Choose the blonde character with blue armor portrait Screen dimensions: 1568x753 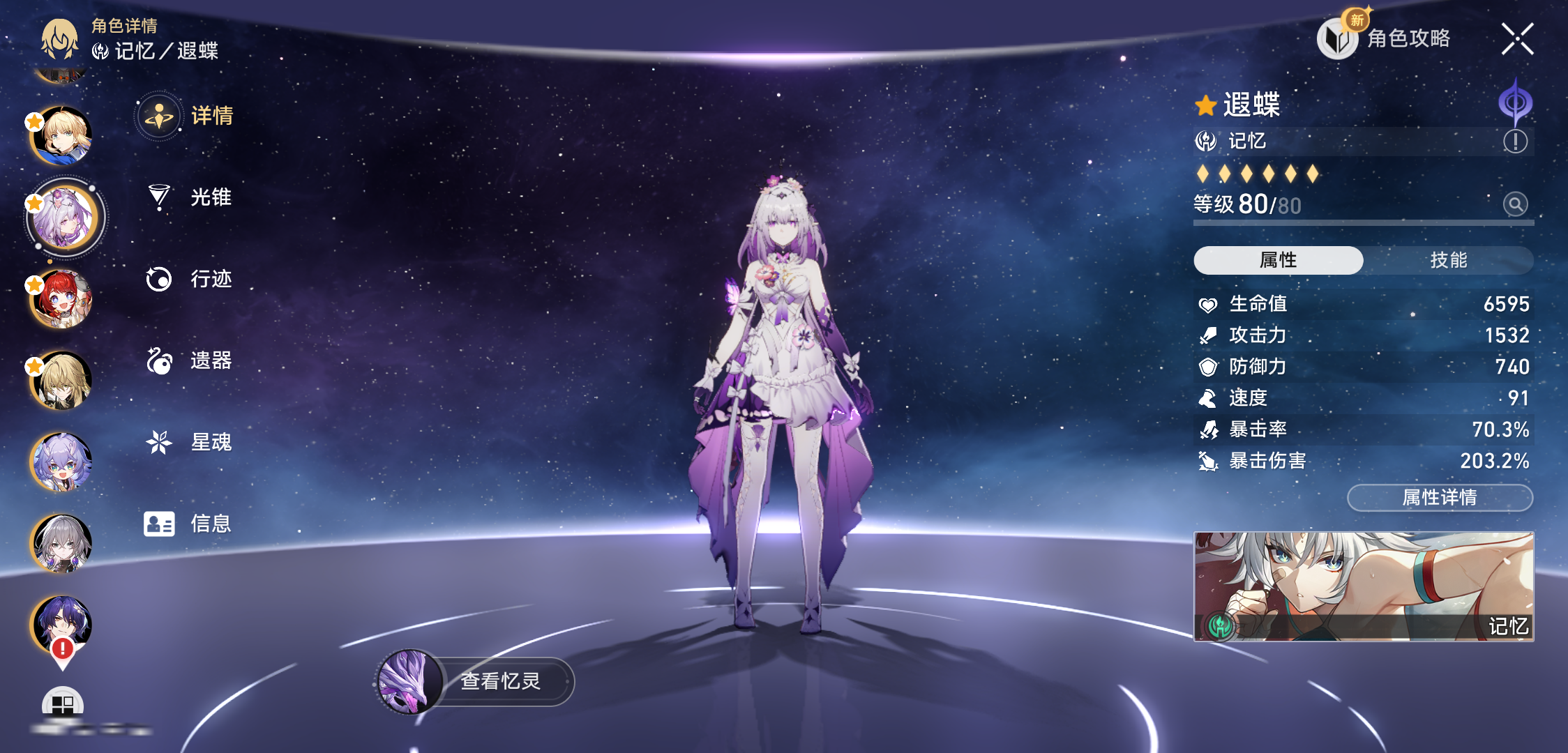tap(62, 136)
